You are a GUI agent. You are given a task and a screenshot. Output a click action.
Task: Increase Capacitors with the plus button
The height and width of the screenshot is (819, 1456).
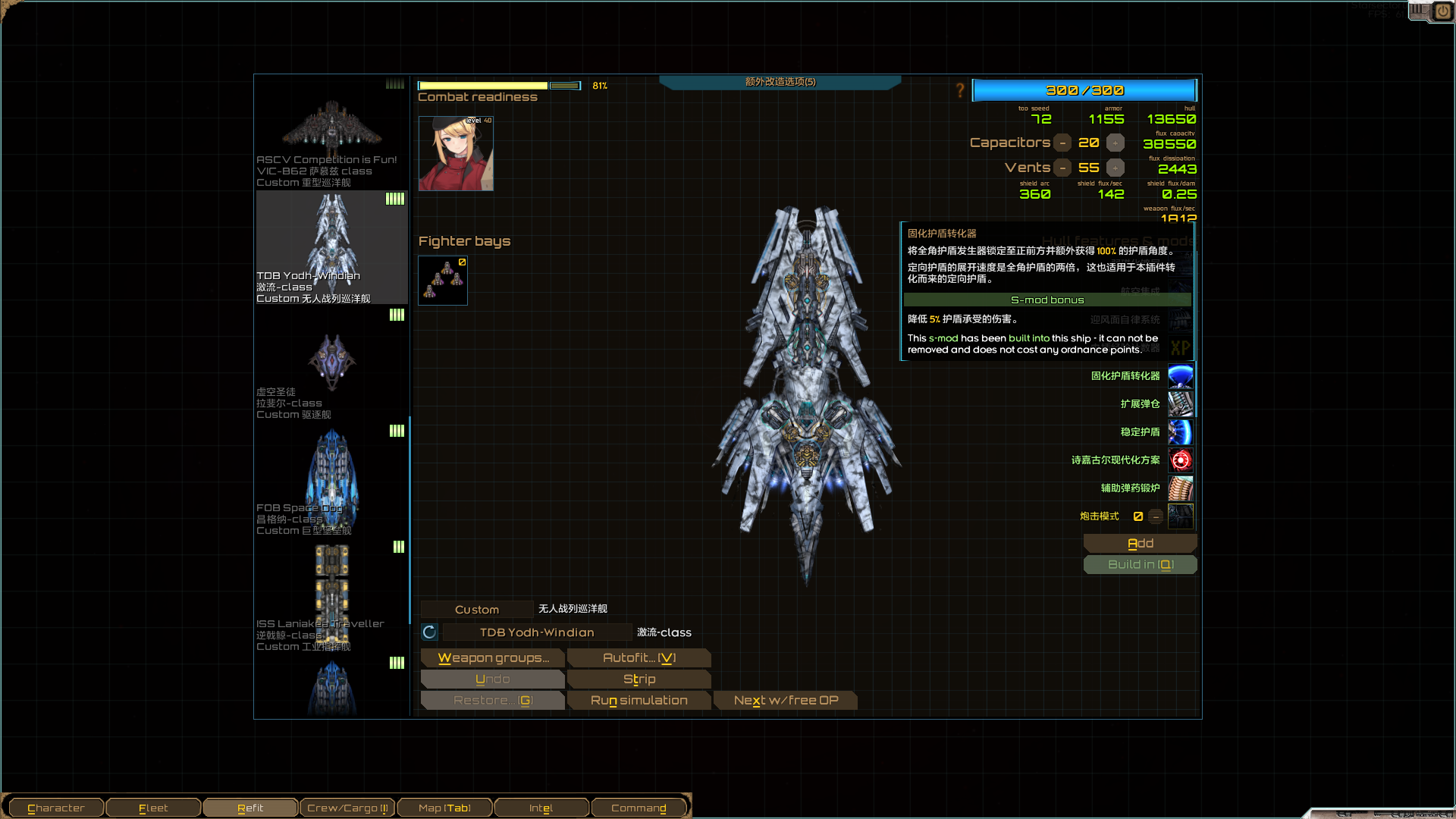pyautogui.click(x=1115, y=143)
